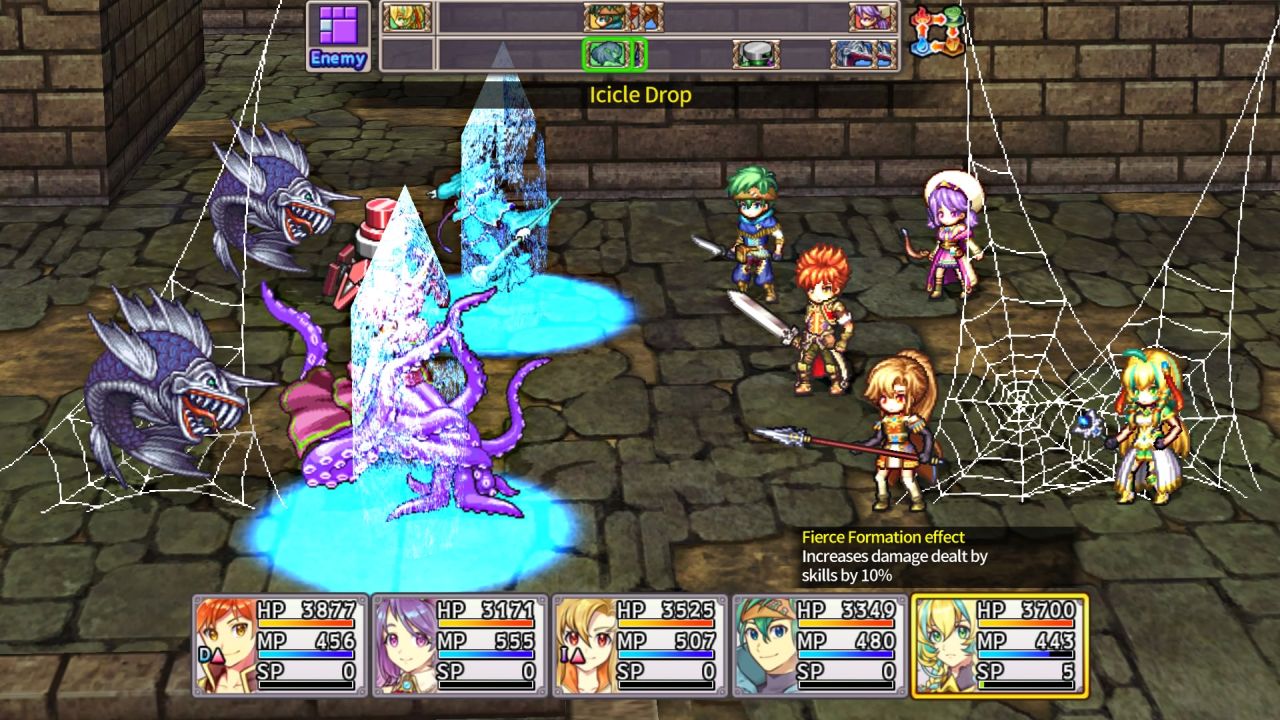Select the blue warrior portrait on the lower turn row
This screenshot has width=1280, height=720.
(x=858, y=53)
